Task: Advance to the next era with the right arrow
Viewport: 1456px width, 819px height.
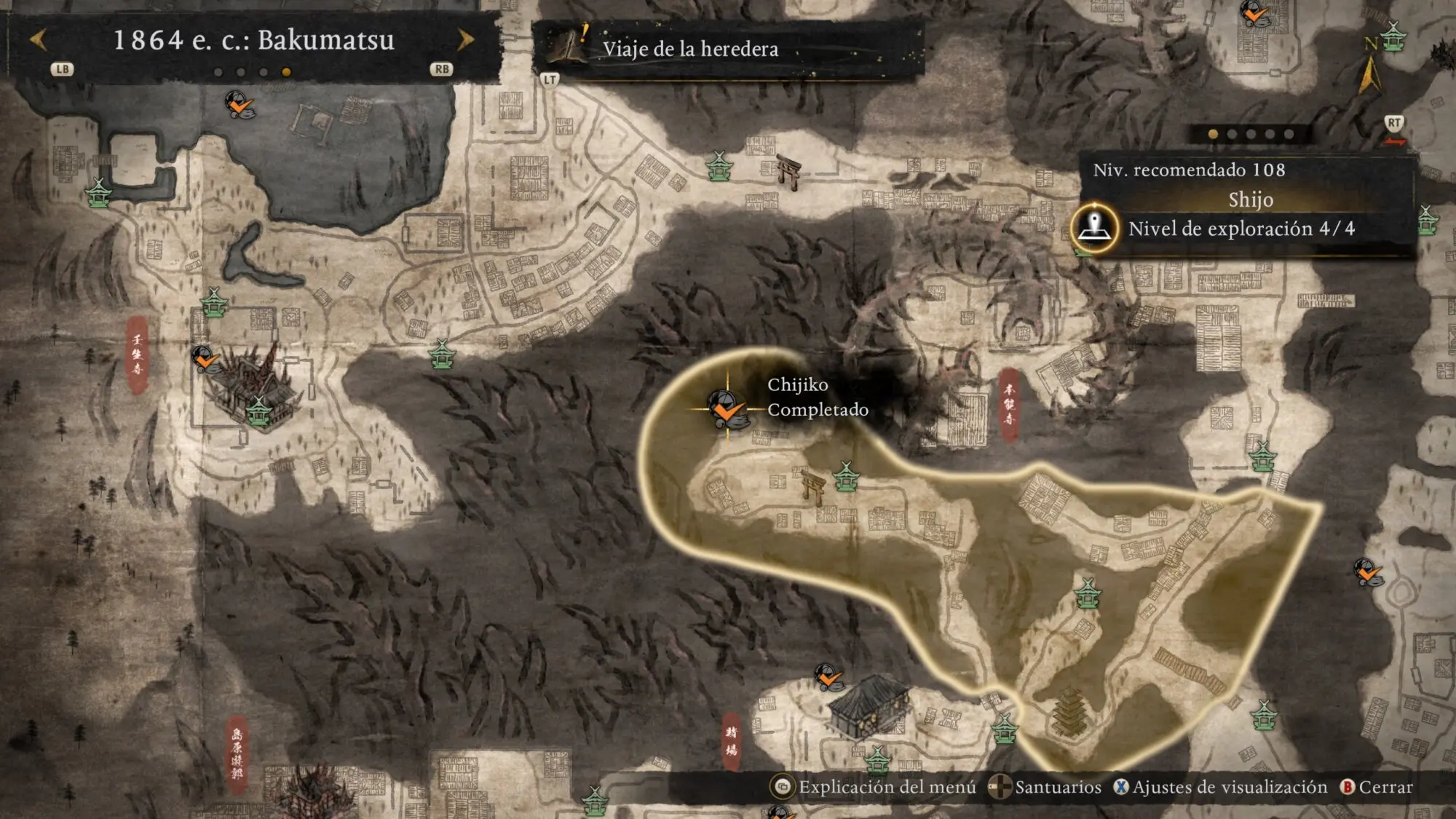Action: coord(465,39)
